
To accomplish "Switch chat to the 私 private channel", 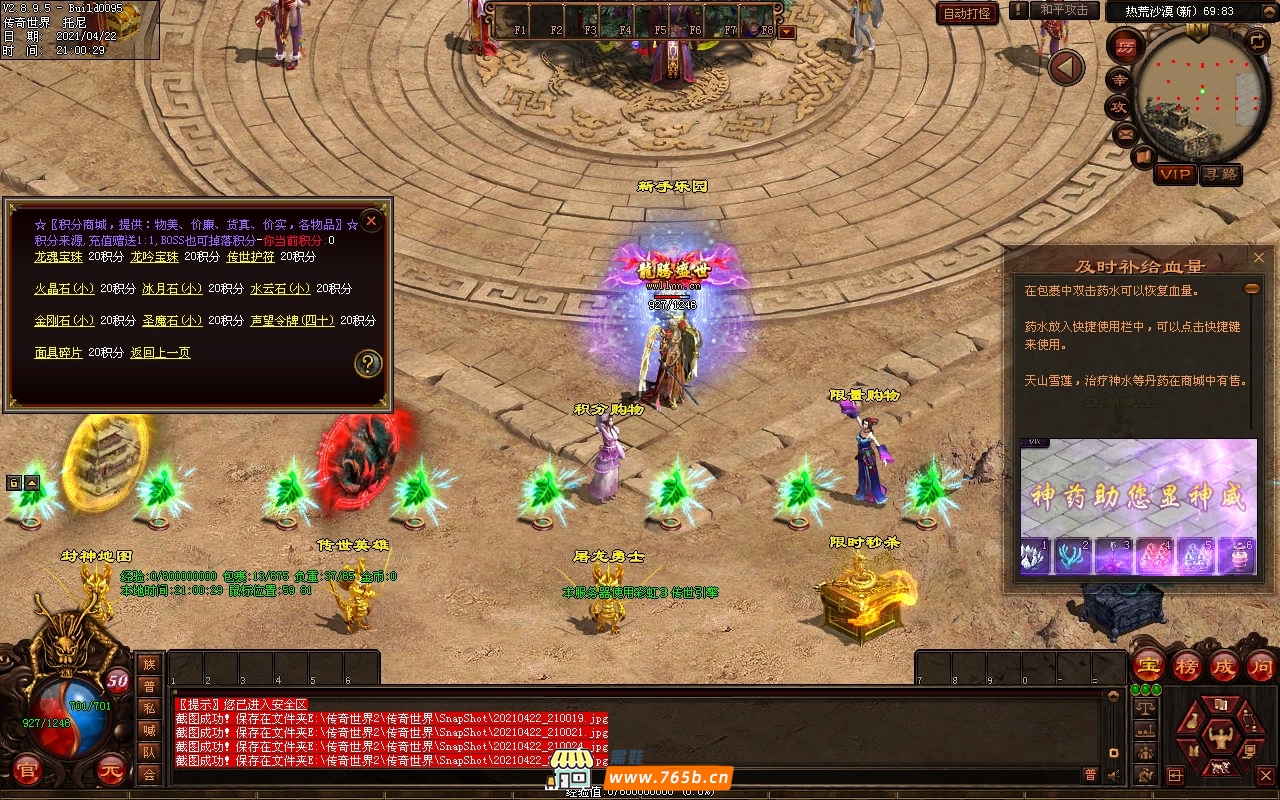I will [x=149, y=708].
